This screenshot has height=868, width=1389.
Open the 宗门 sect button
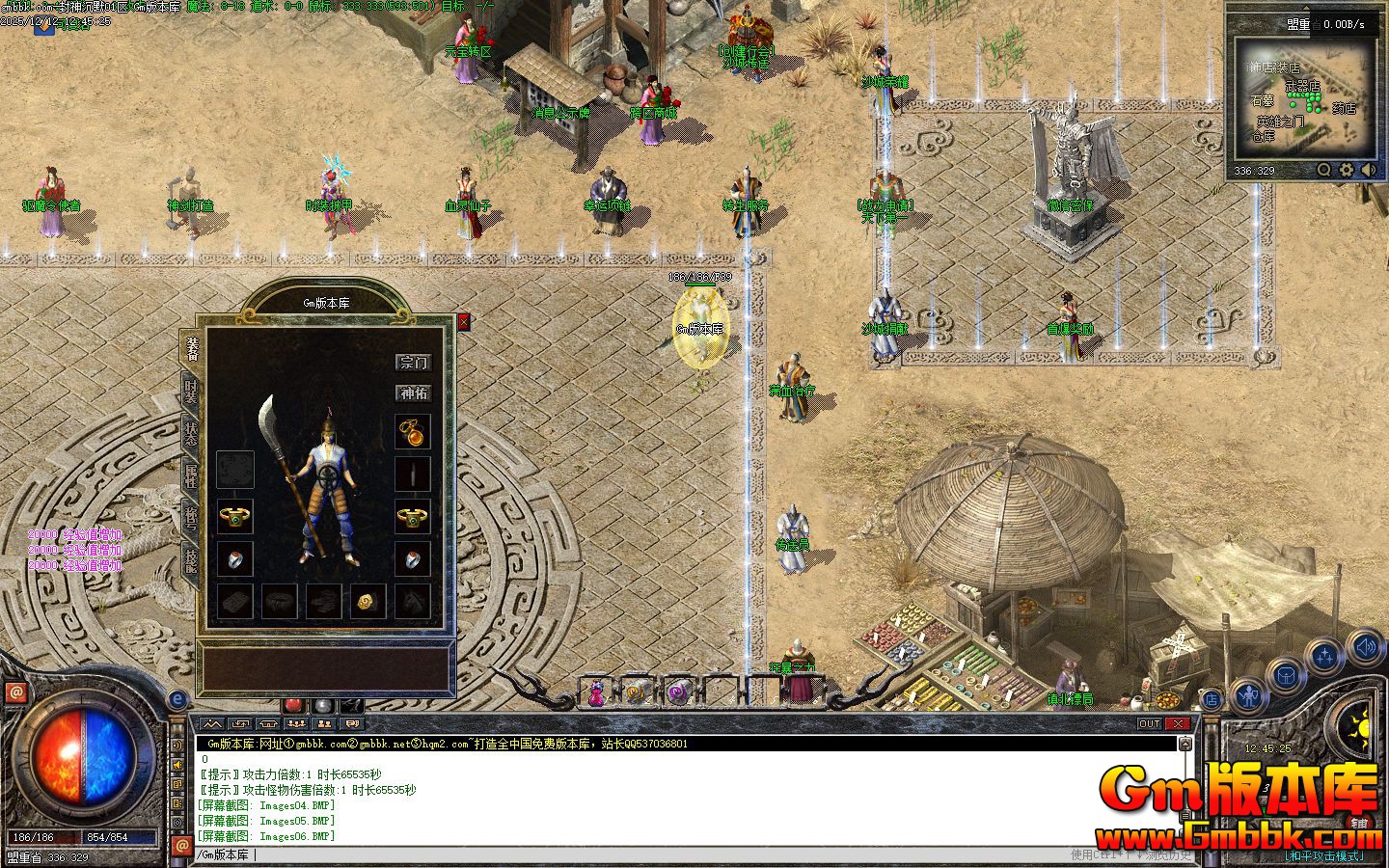click(414, 363)
